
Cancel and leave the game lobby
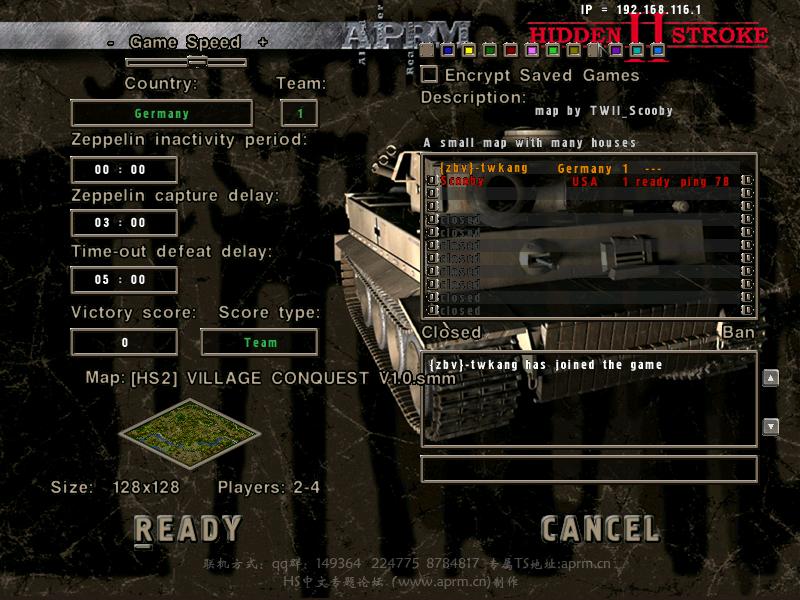click(x=600, y=529)
